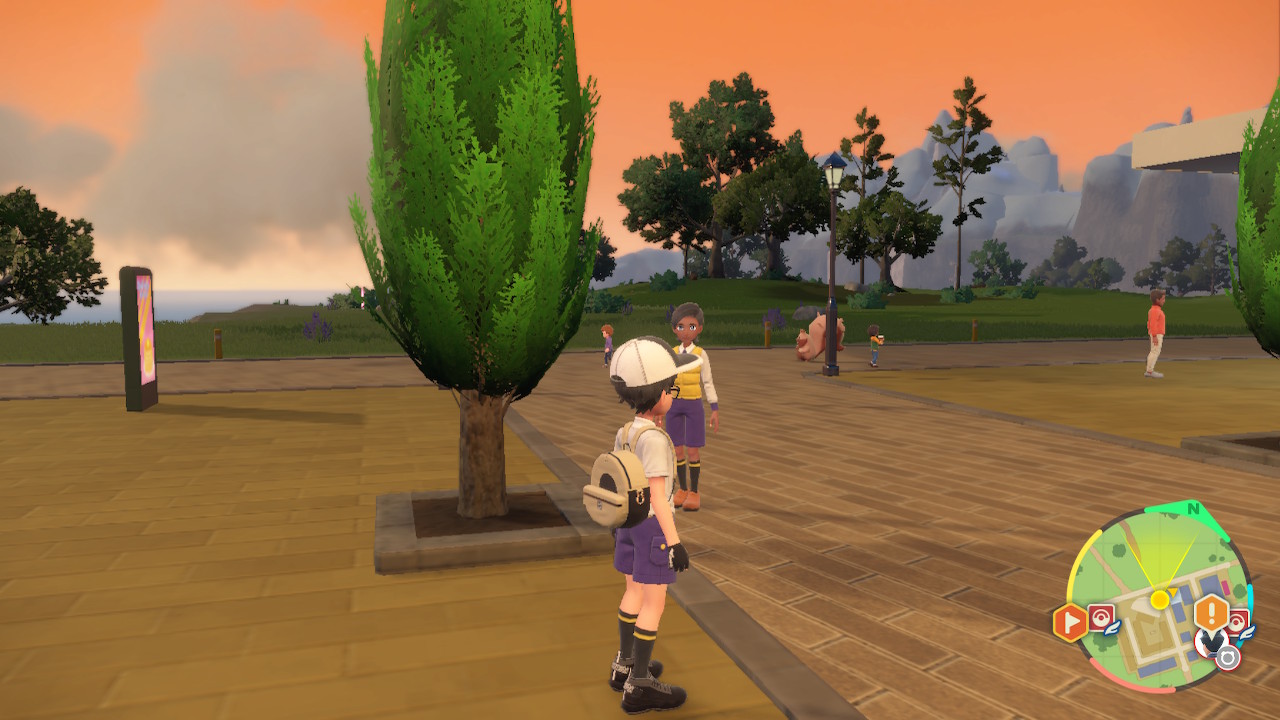The width and height of the screenshot is (1280, 720).
Task: Click the green N compass indicator
Action: (x=1193, y=509)
